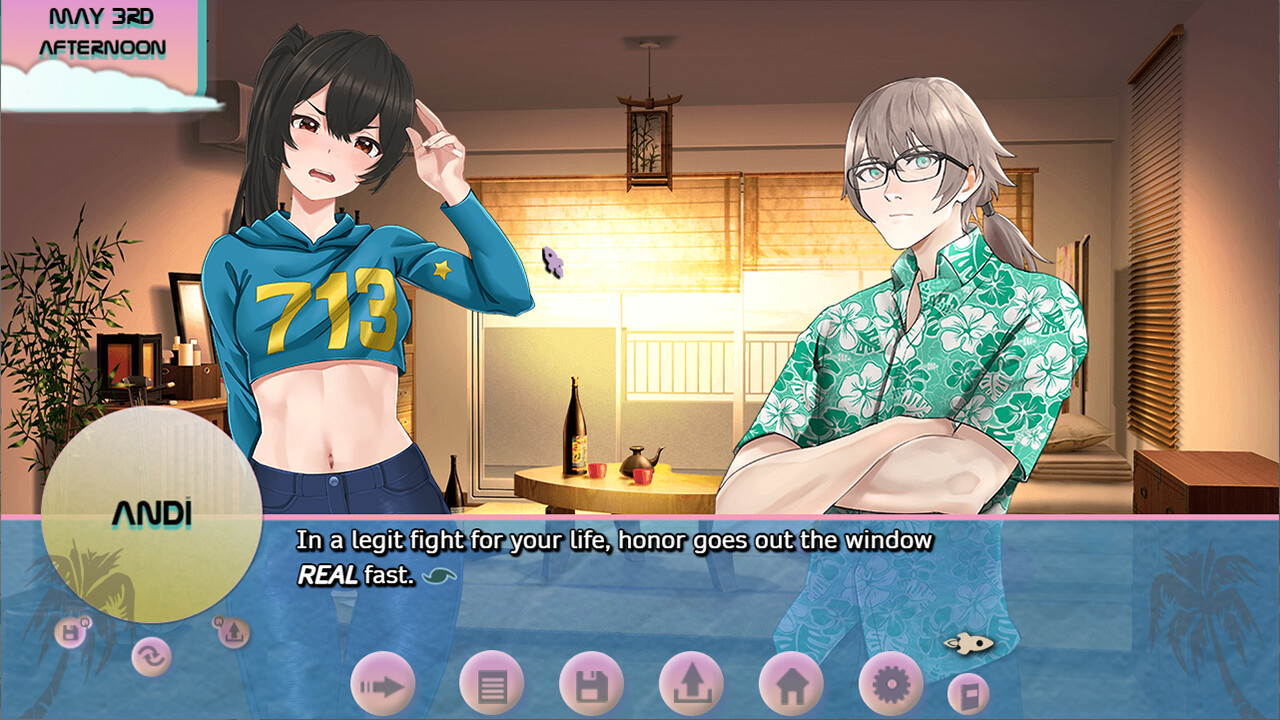Image resolution: width=1280 pixels, height=720 pixels.
Task: Toggle the circular arrows auto-play button
Action: (x=152, y=657)
